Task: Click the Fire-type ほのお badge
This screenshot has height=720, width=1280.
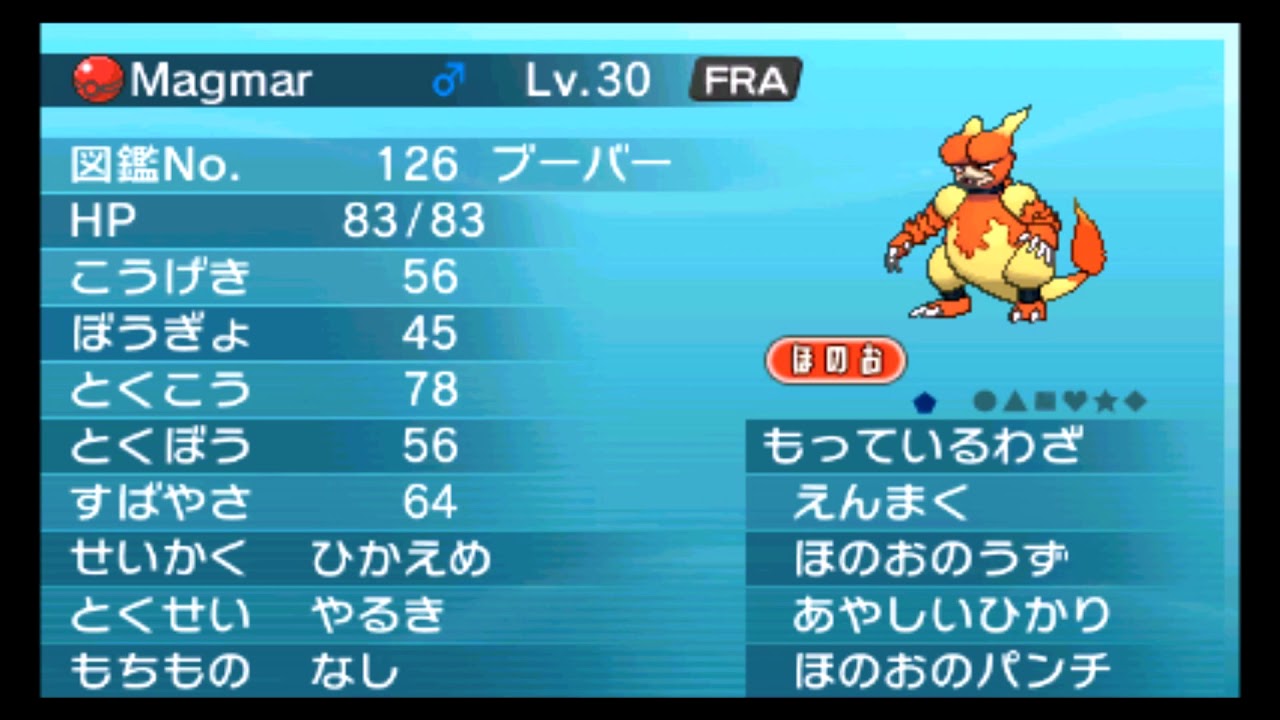Action: 835,360
